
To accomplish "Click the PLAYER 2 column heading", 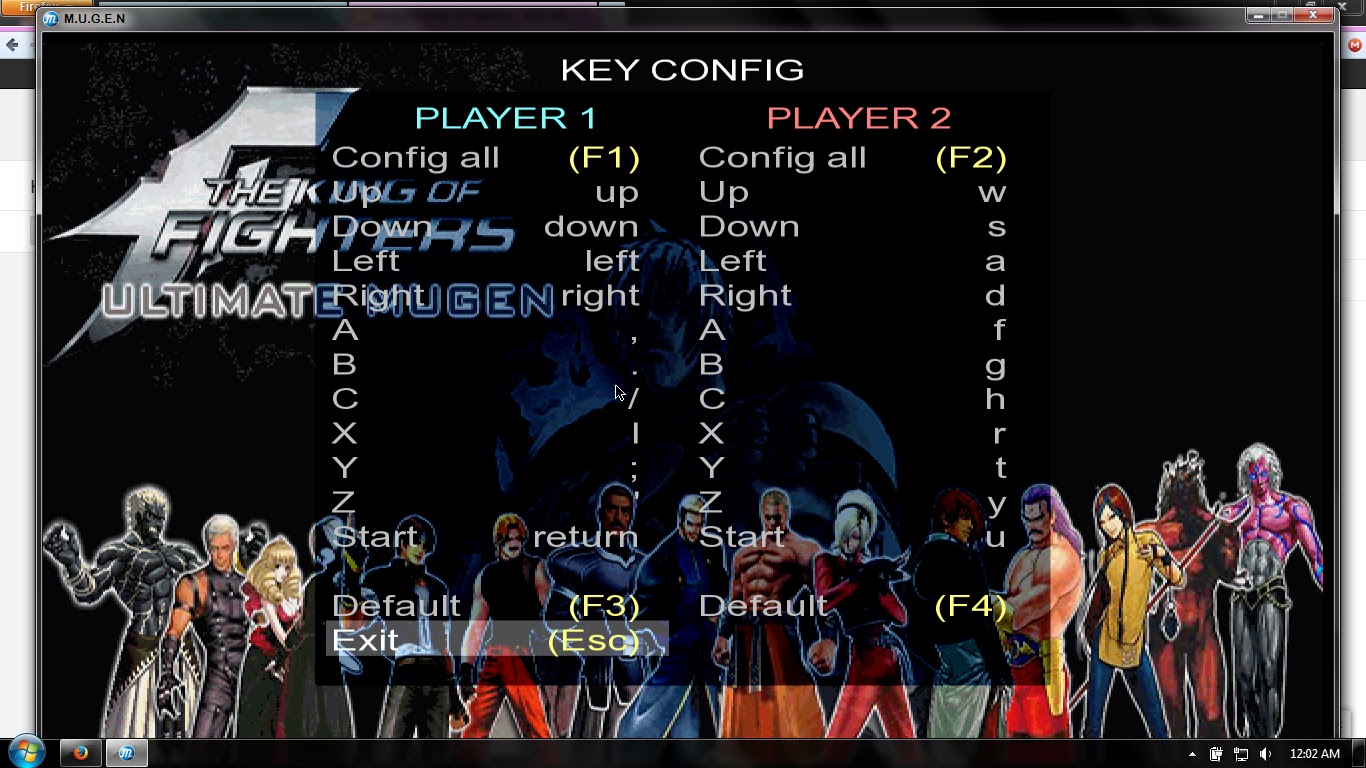I will [858, 117].
